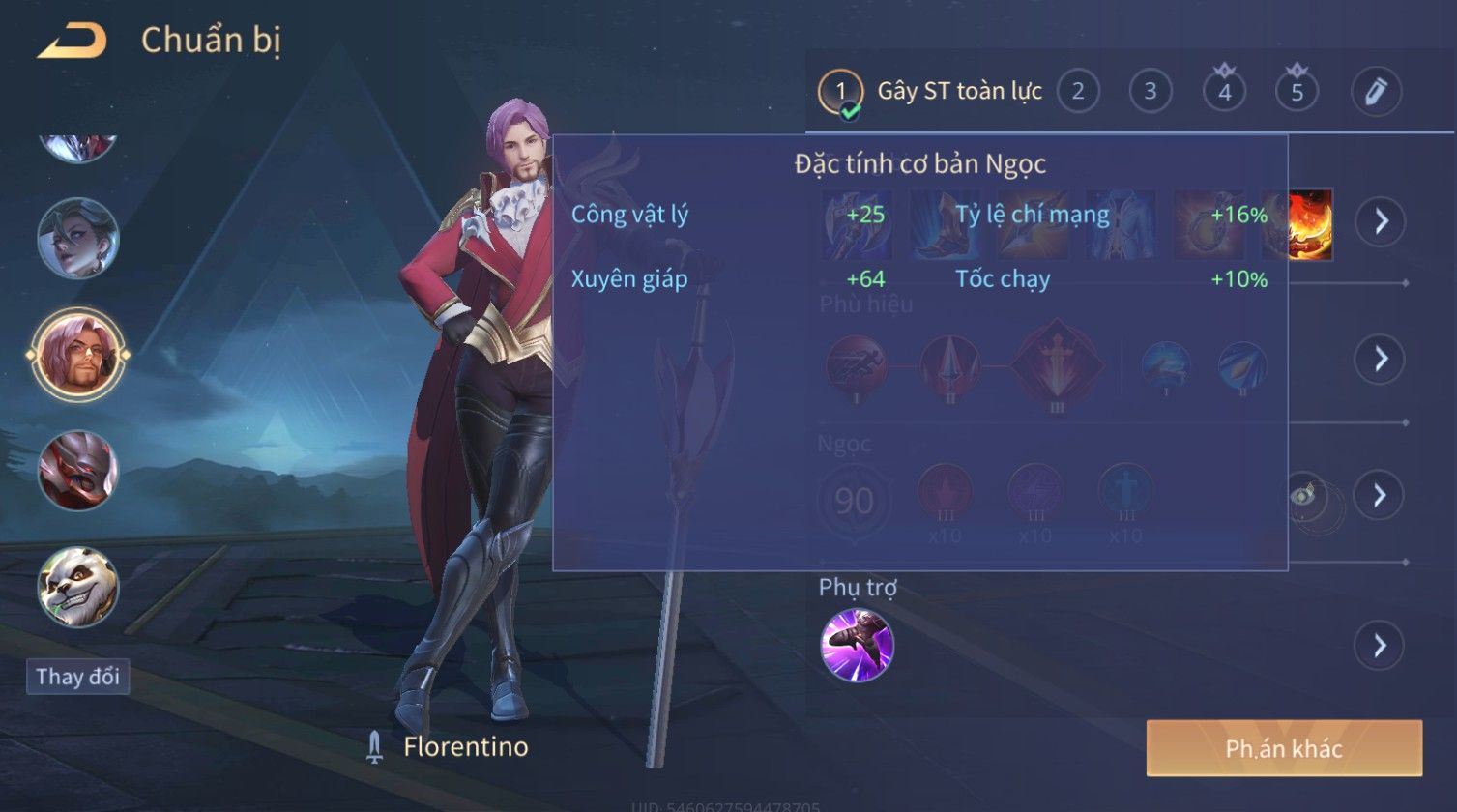Choose the highlighted Florentino portrait
Image resolution: width=1457 pixels, height=812 pixels.
(77, 354)
